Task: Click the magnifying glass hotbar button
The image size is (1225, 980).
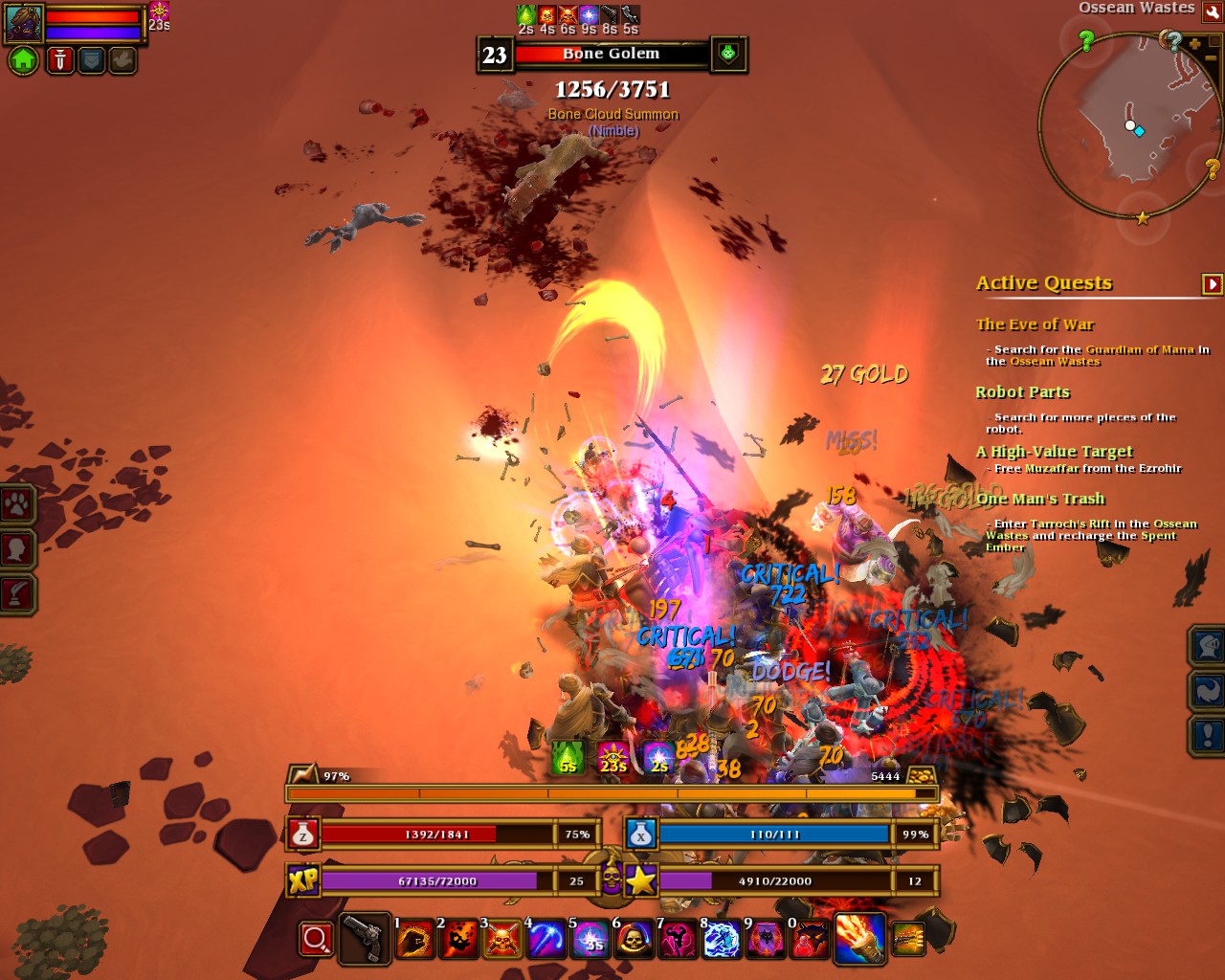Action: click(316, 939)
